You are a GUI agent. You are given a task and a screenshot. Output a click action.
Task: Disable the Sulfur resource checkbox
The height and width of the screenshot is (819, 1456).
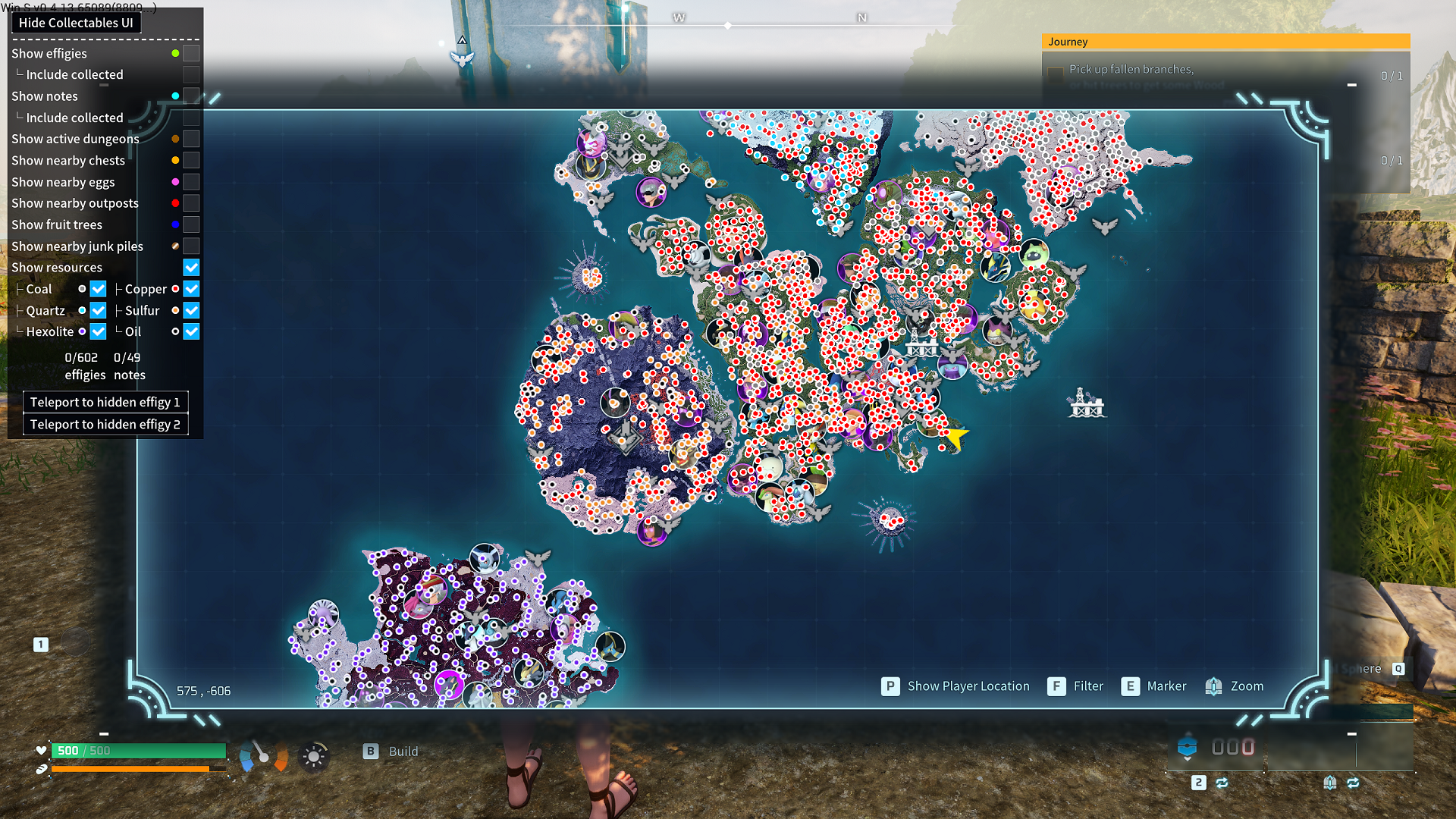click(x=191, y=310)
